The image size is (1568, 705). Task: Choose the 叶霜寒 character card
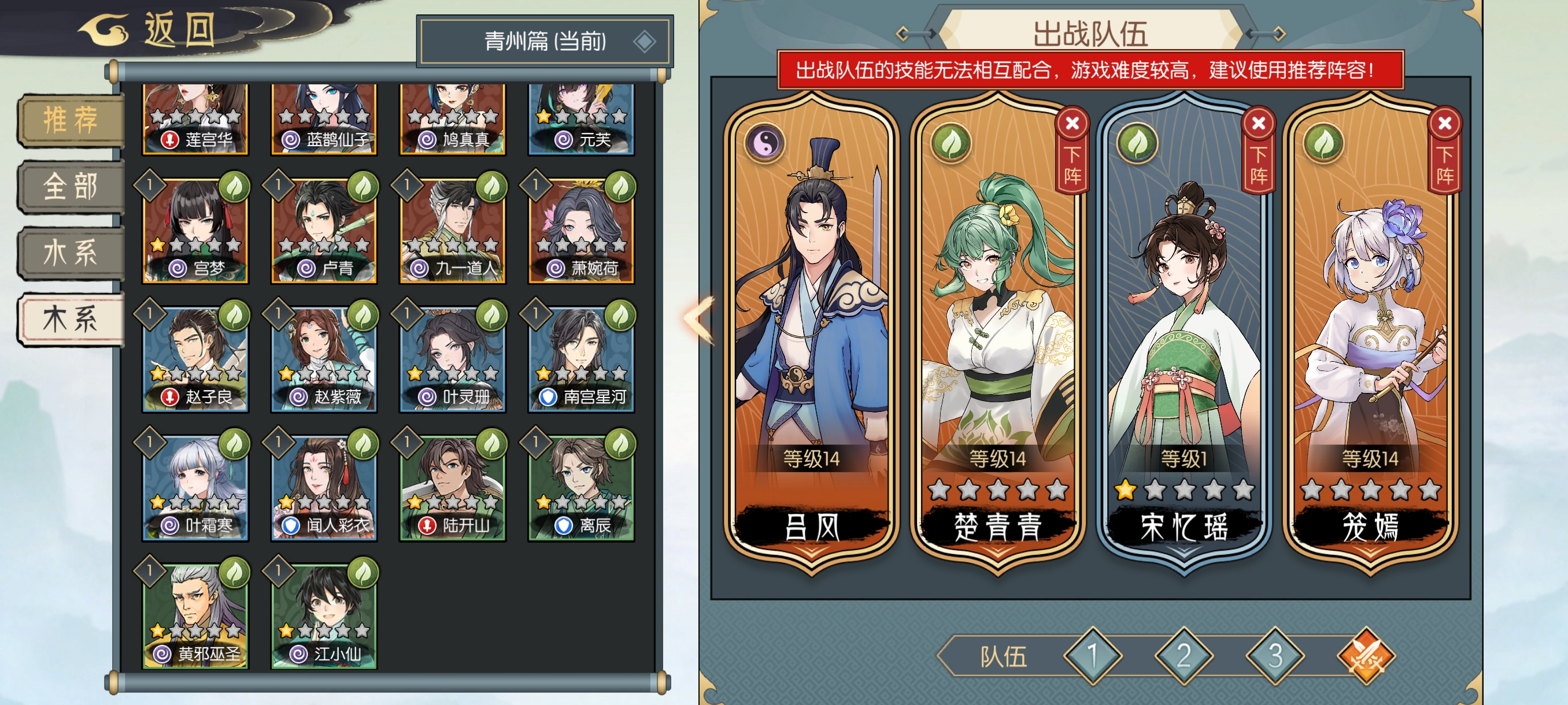(x=195, y=488)
